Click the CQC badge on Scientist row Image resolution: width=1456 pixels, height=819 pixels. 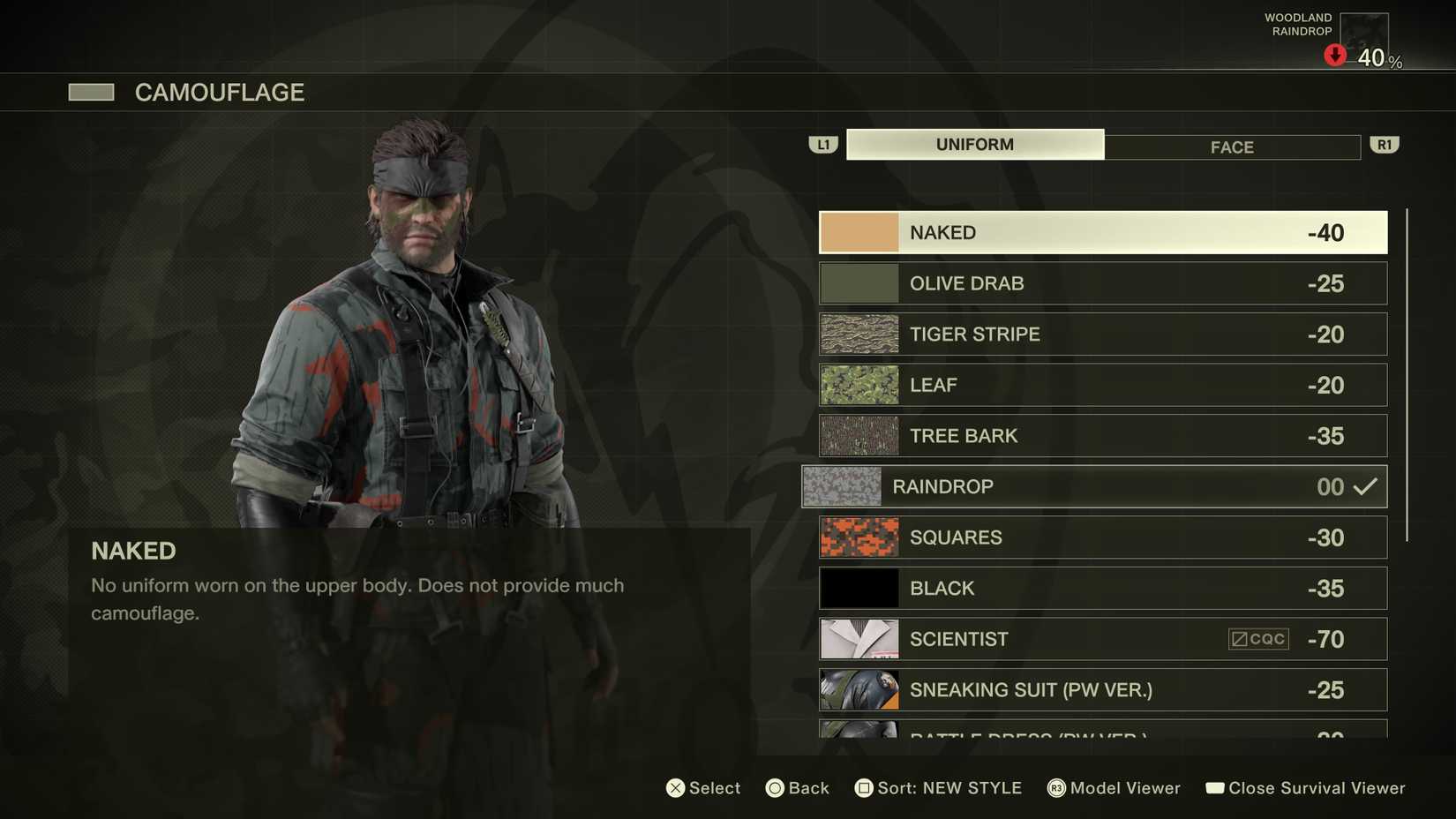click(x=1257, y=638)
